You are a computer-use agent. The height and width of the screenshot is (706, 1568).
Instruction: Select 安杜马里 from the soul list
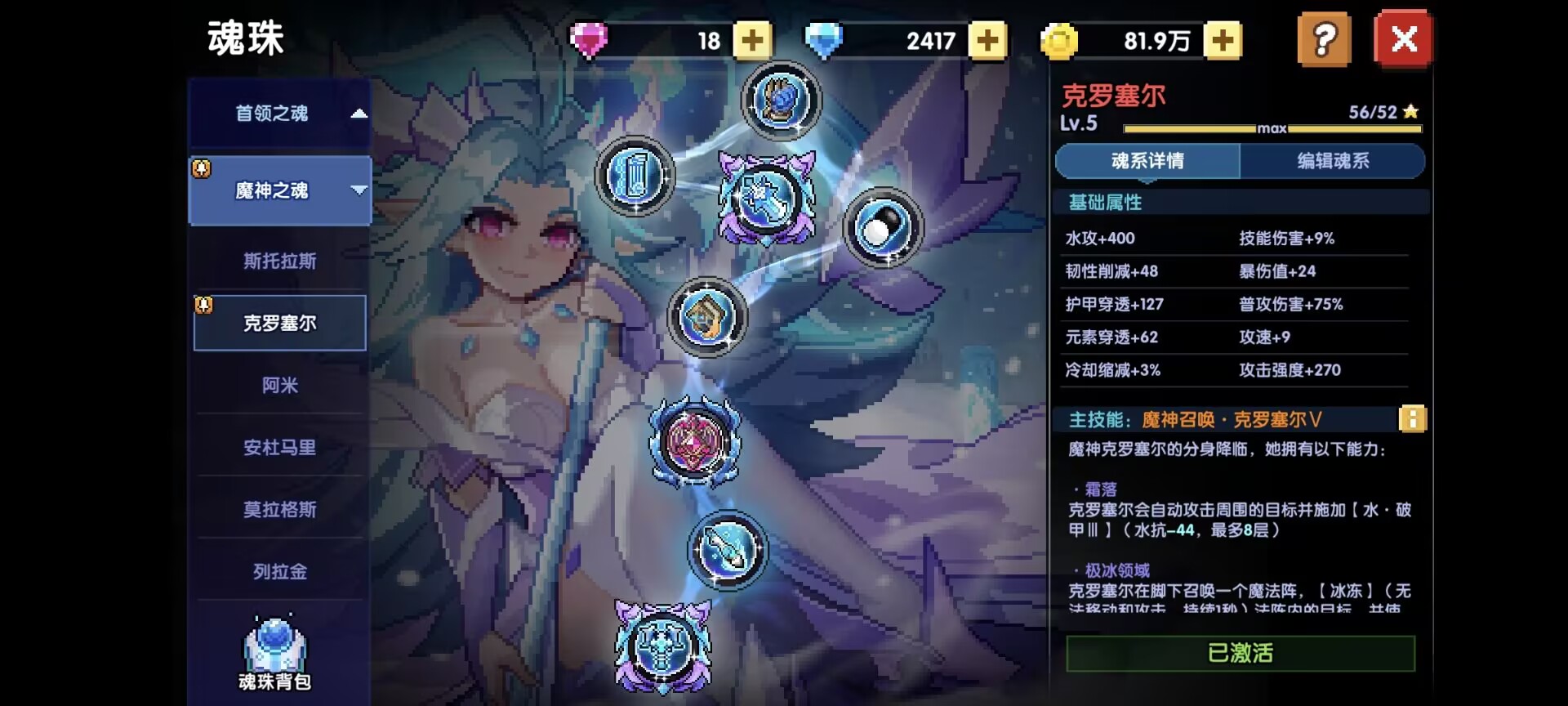(x=279, y=447)
